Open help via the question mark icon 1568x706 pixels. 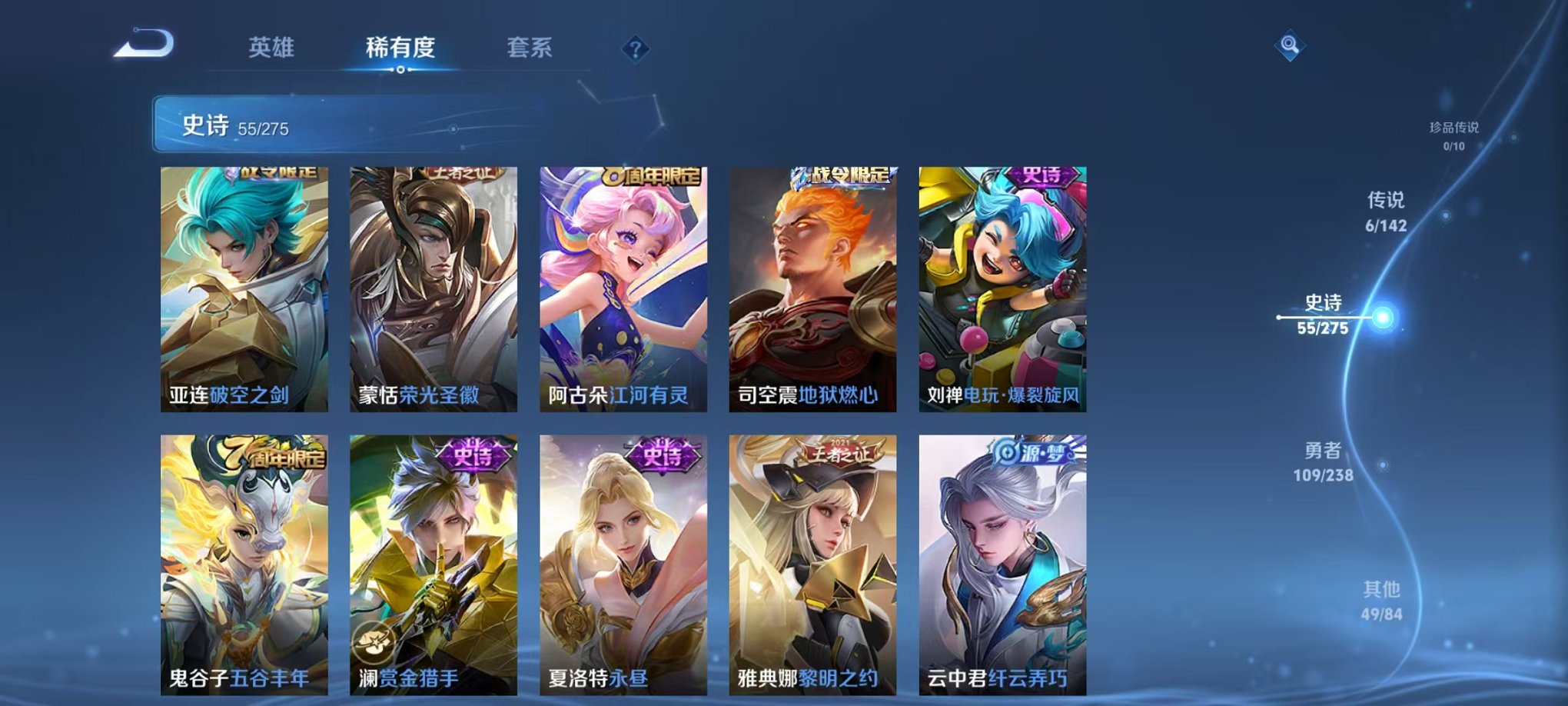tap(635, 48)
